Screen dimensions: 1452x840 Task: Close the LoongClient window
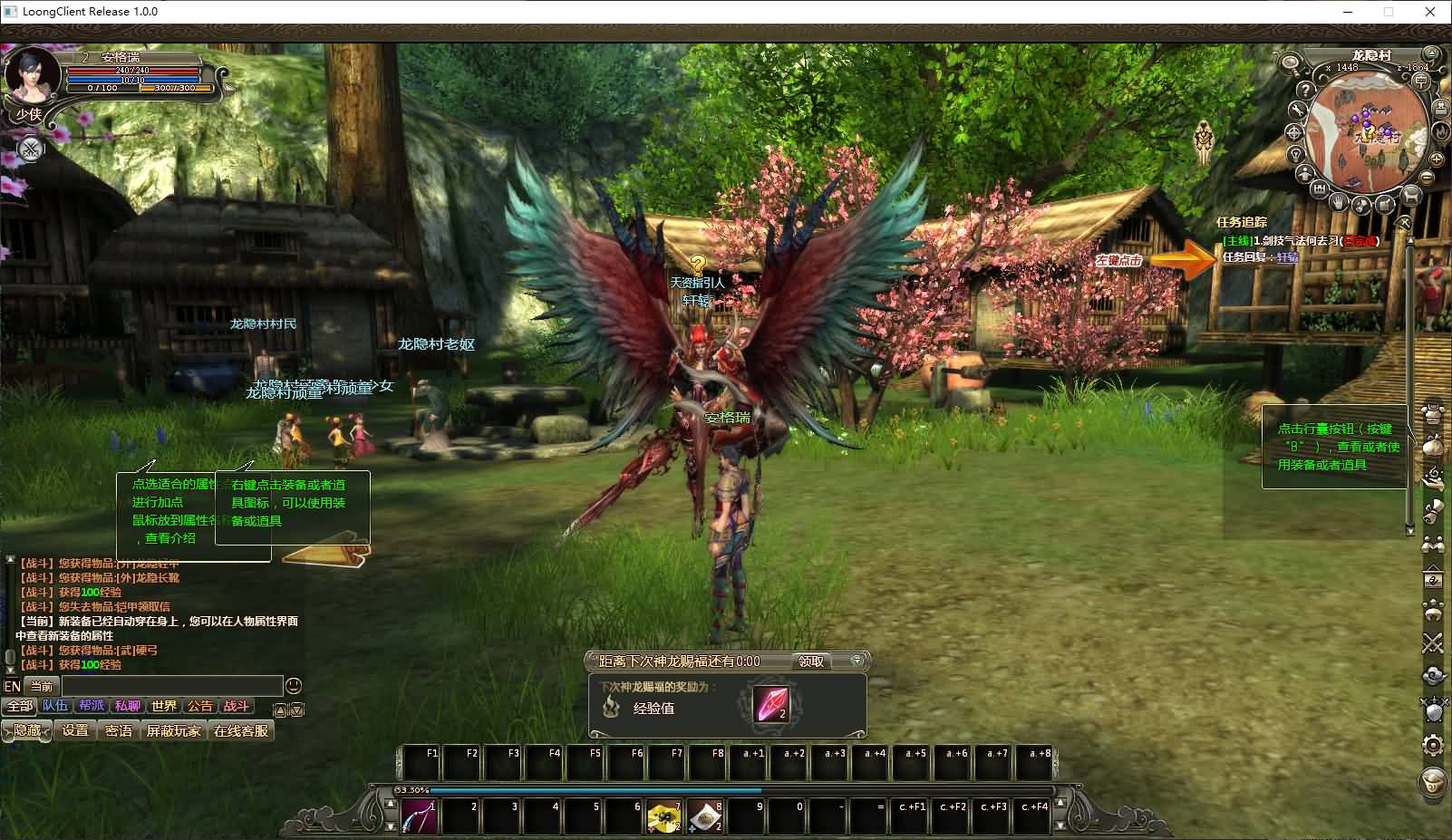click(1430, 12)
